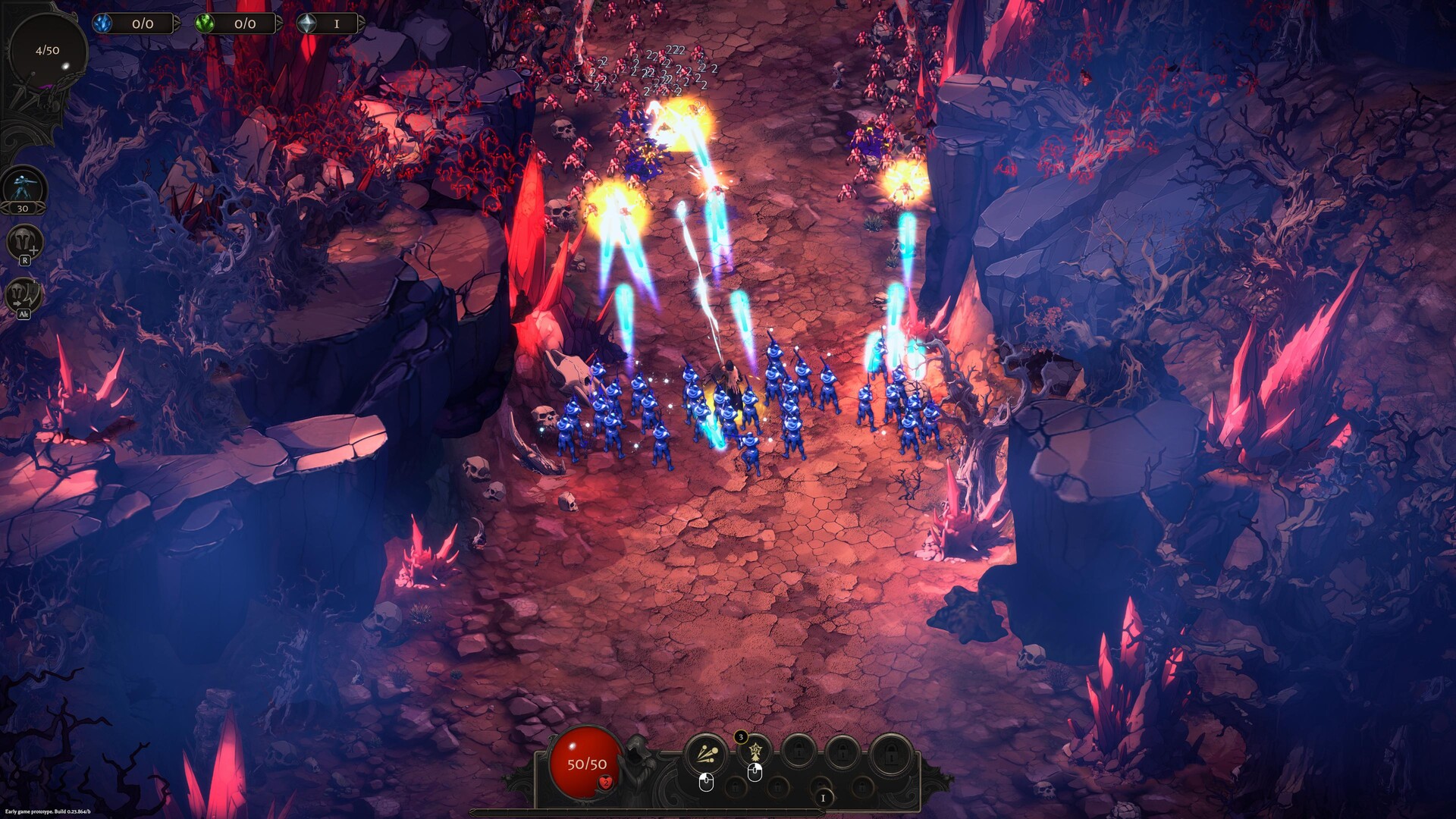The image size is (1456, 819).
Task: Click the blue crystal resource icon
Action: click(102, 24)
